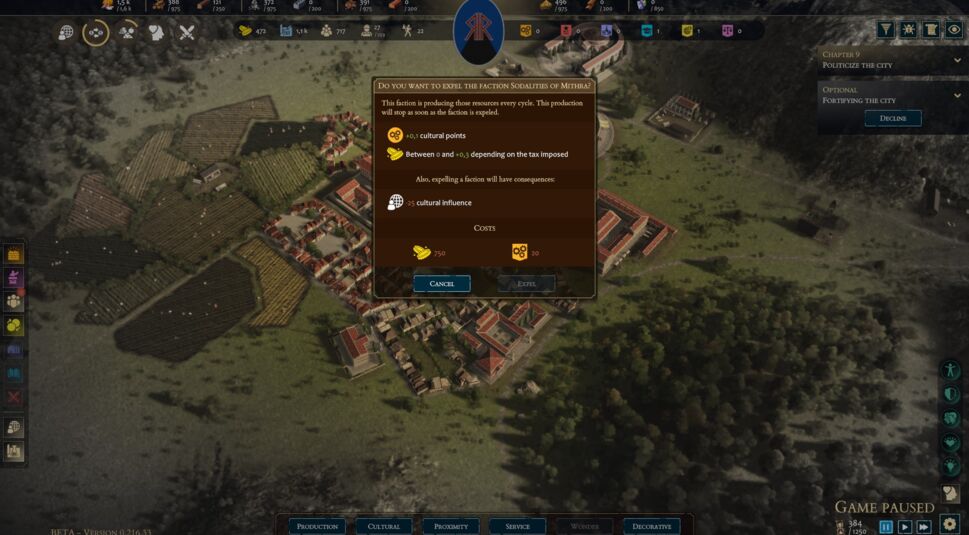
Task: Click the funnel filter icon
Action: pyautogui.click(x=886, y=30)
